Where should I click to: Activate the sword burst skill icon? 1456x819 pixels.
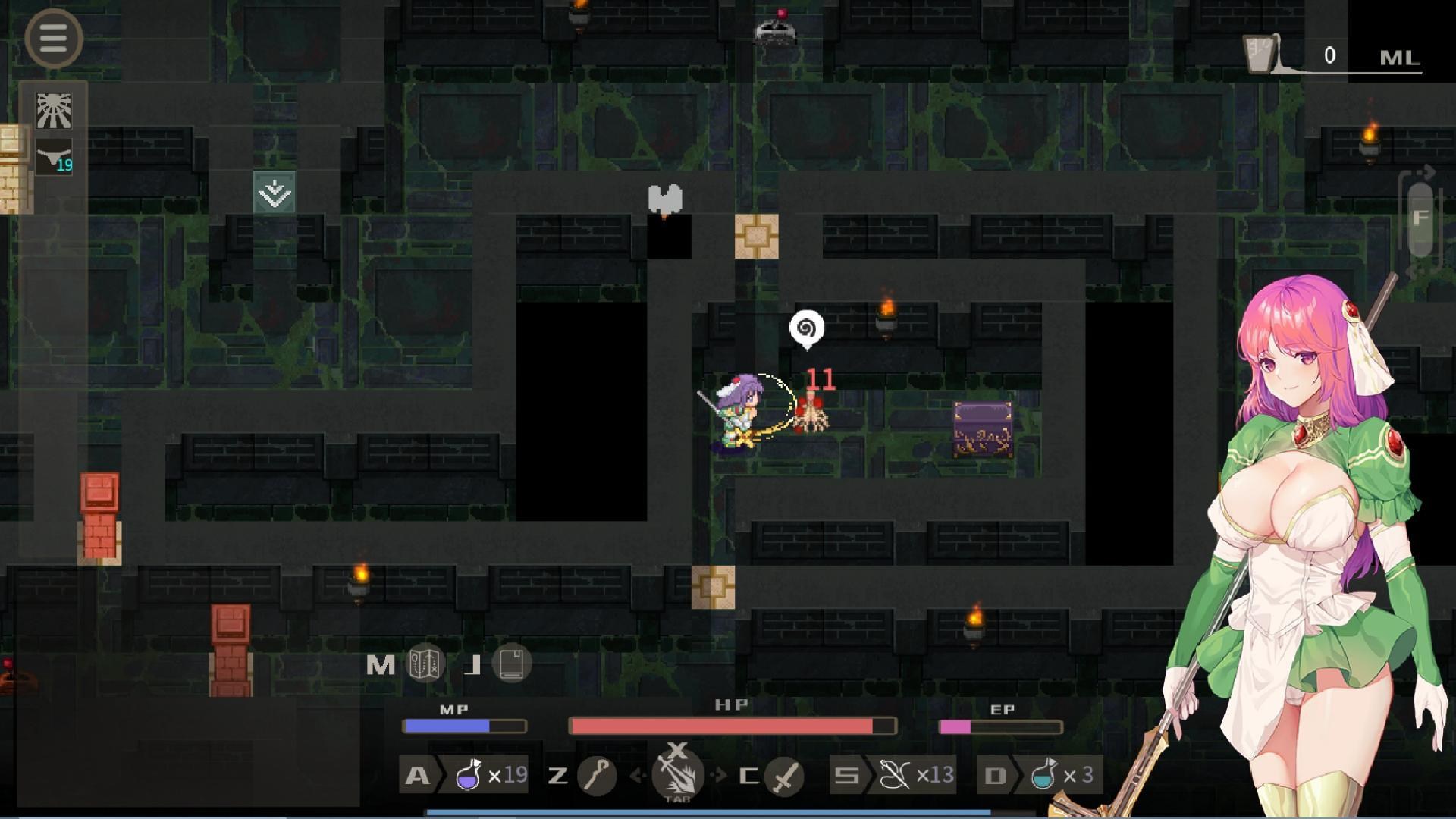pyautogui.click(x=677, y=775)
